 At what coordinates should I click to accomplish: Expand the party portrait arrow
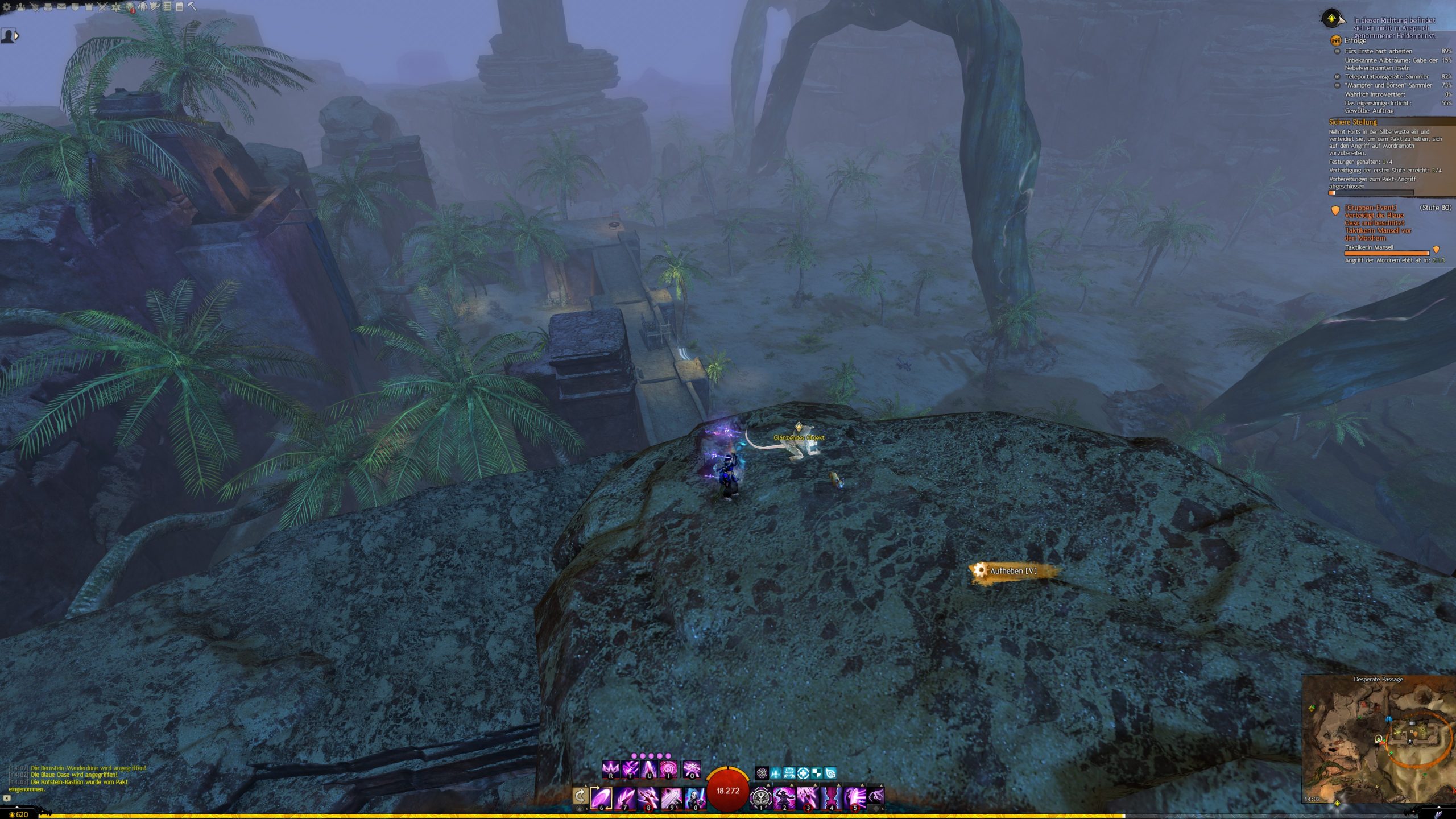pyautogui.click(x=16, y=36)
